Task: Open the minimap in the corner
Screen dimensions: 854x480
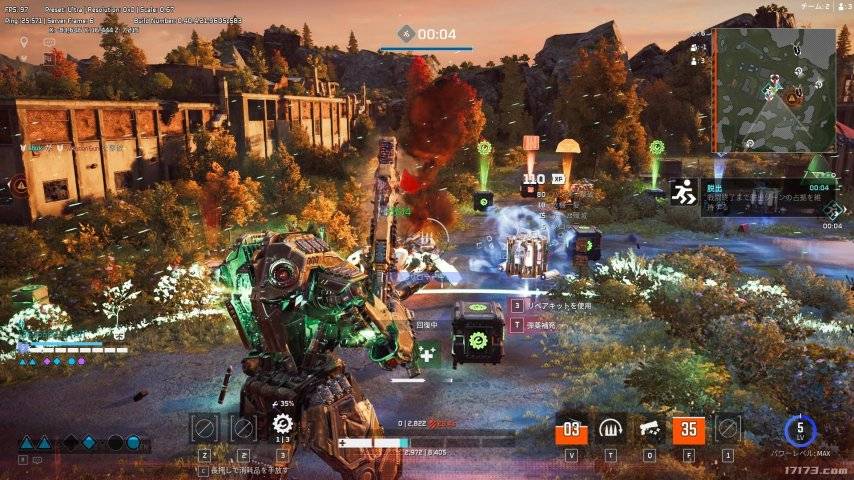Action: 773,88
